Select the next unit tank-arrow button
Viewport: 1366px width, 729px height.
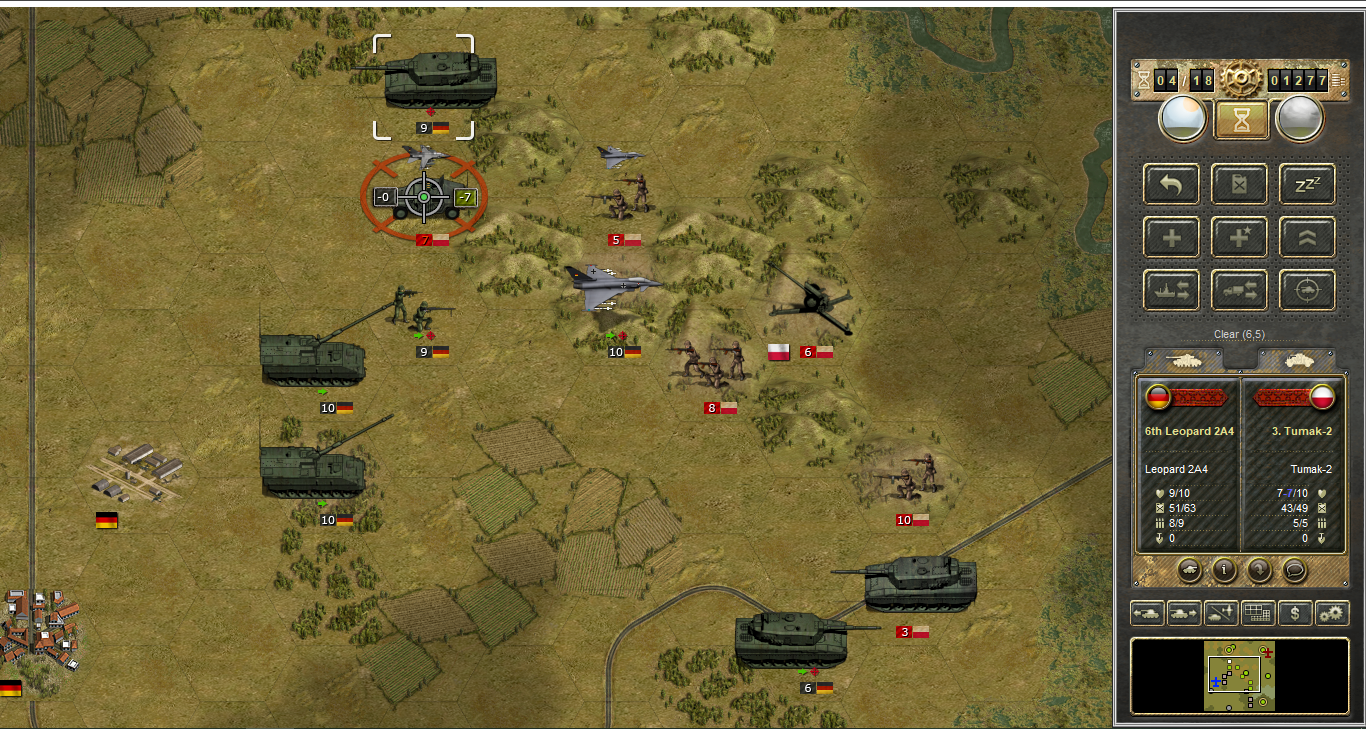pyautogui.click(x=1183, y=613)
